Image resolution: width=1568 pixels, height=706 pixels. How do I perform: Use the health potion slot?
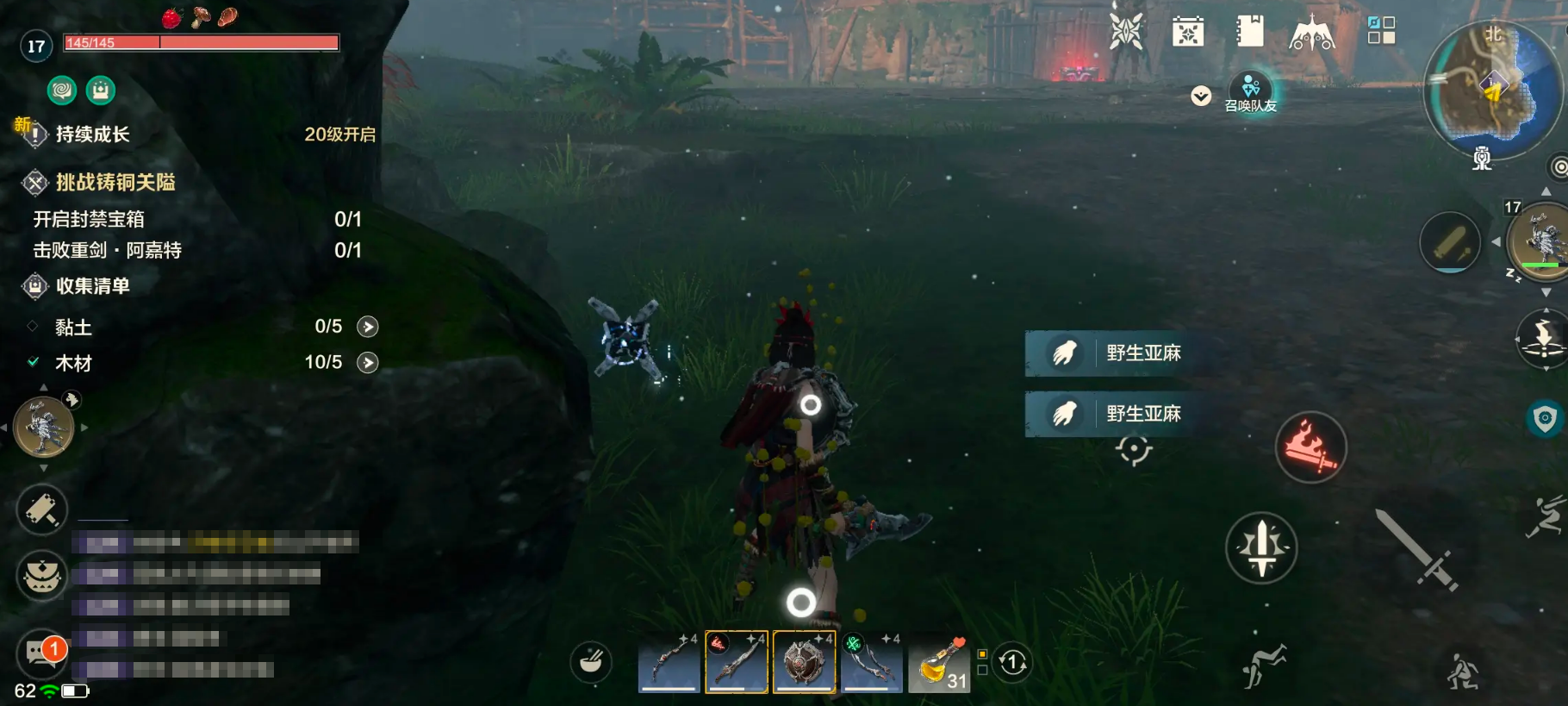point(940,664)
